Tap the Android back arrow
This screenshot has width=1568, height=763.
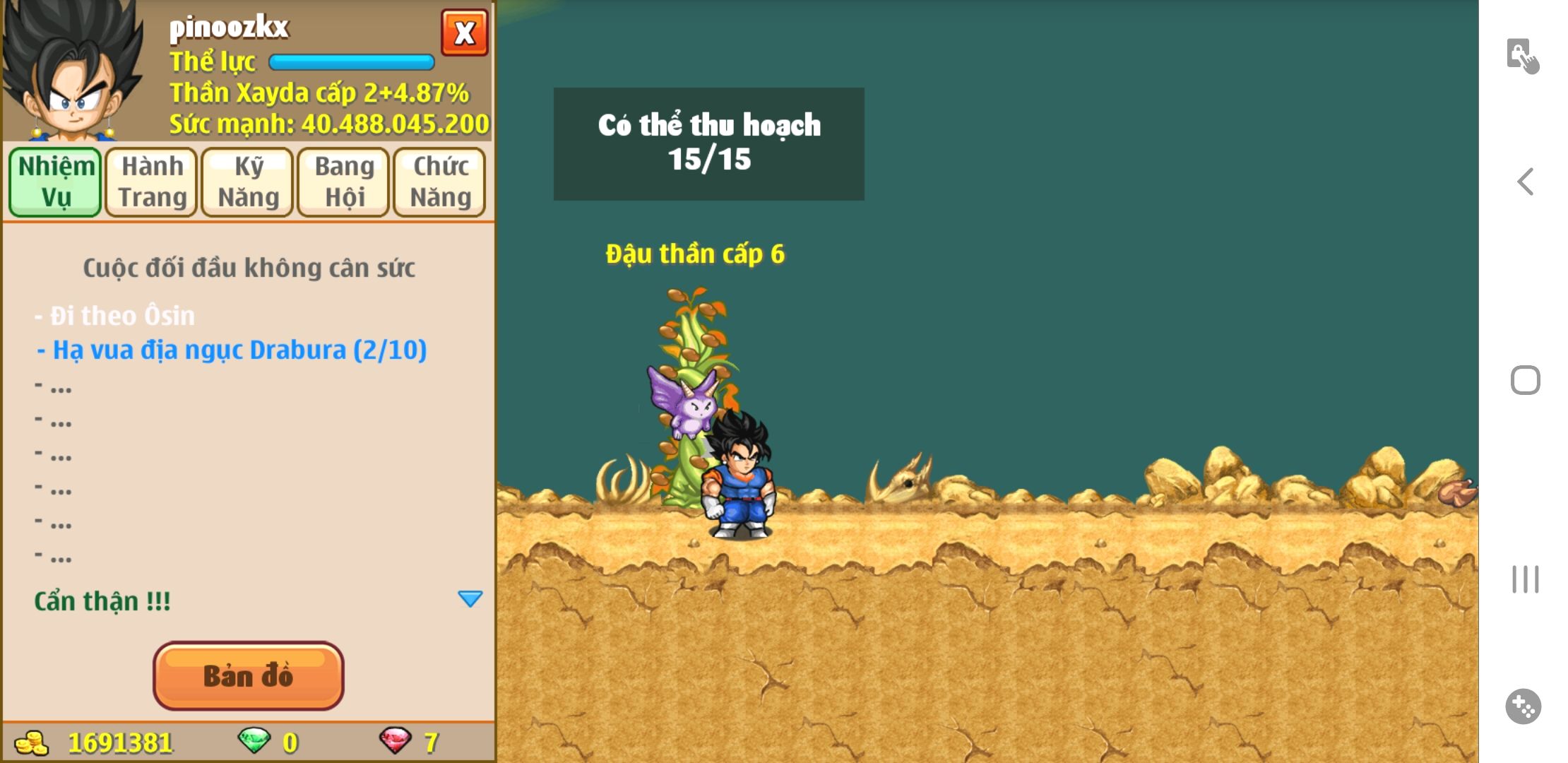[1526, 182]
